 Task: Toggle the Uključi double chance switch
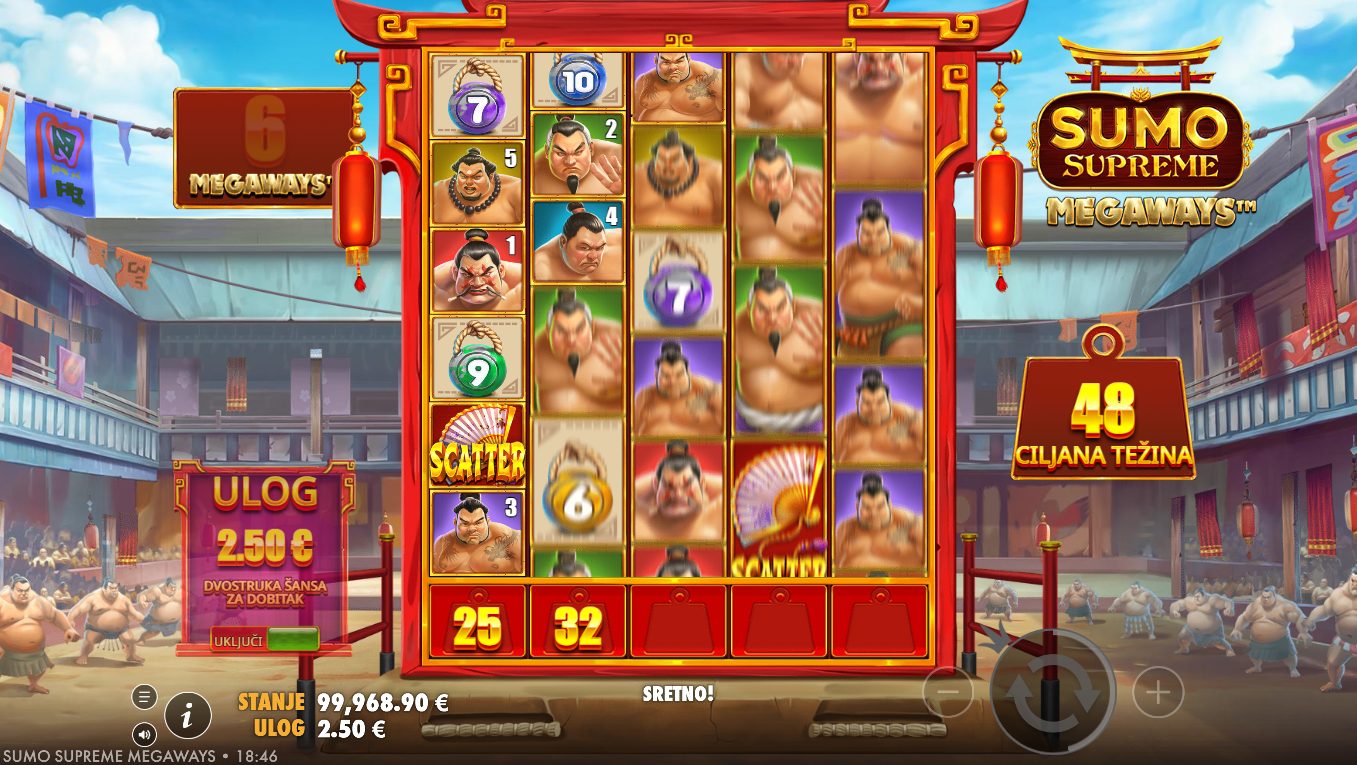292,640
